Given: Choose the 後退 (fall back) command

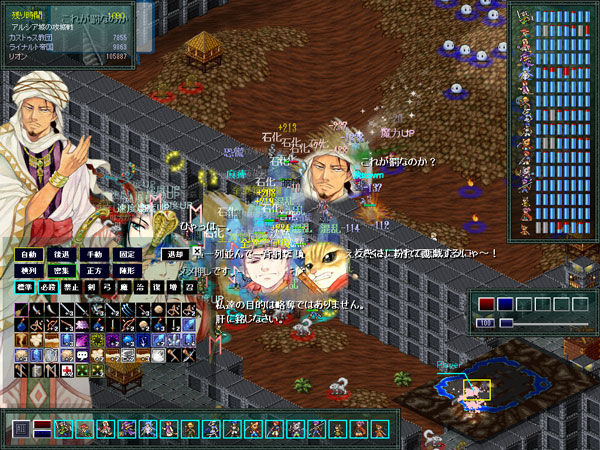Looking at the screenshot, I should [x=60, y=255].
